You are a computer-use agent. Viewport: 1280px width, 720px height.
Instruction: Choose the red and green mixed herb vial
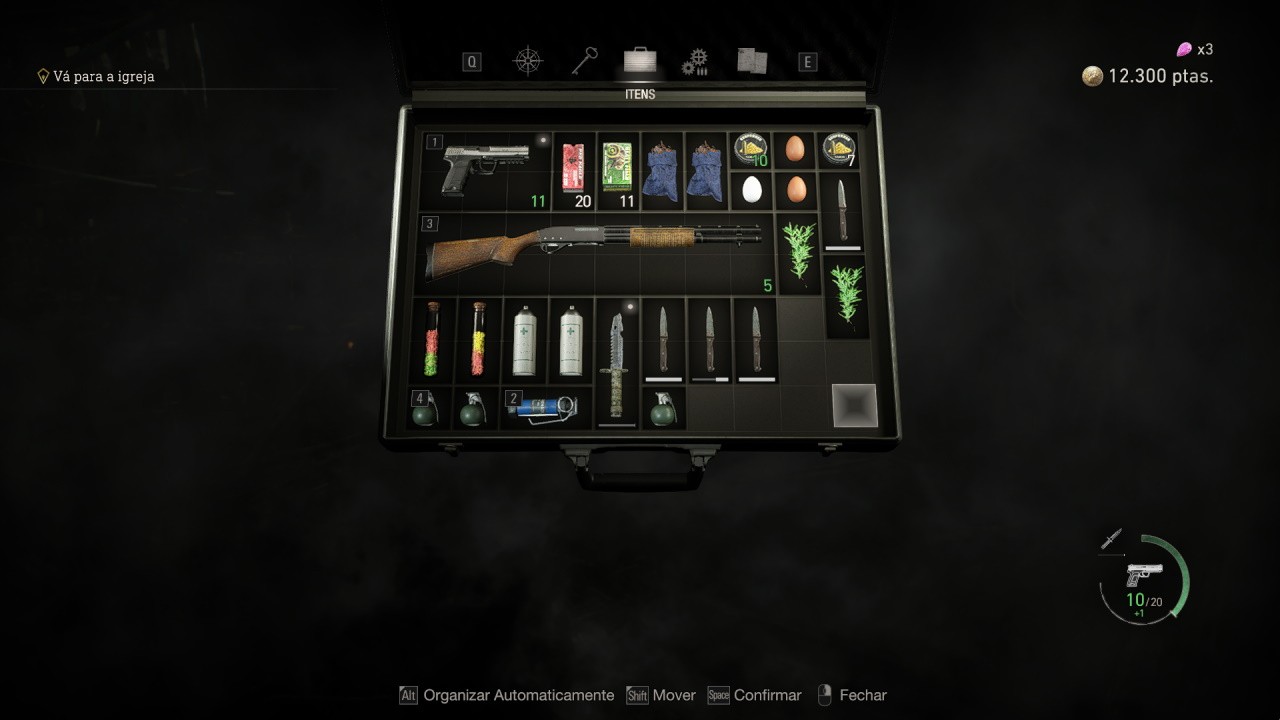pyautogui.click(x=433, y=340)
